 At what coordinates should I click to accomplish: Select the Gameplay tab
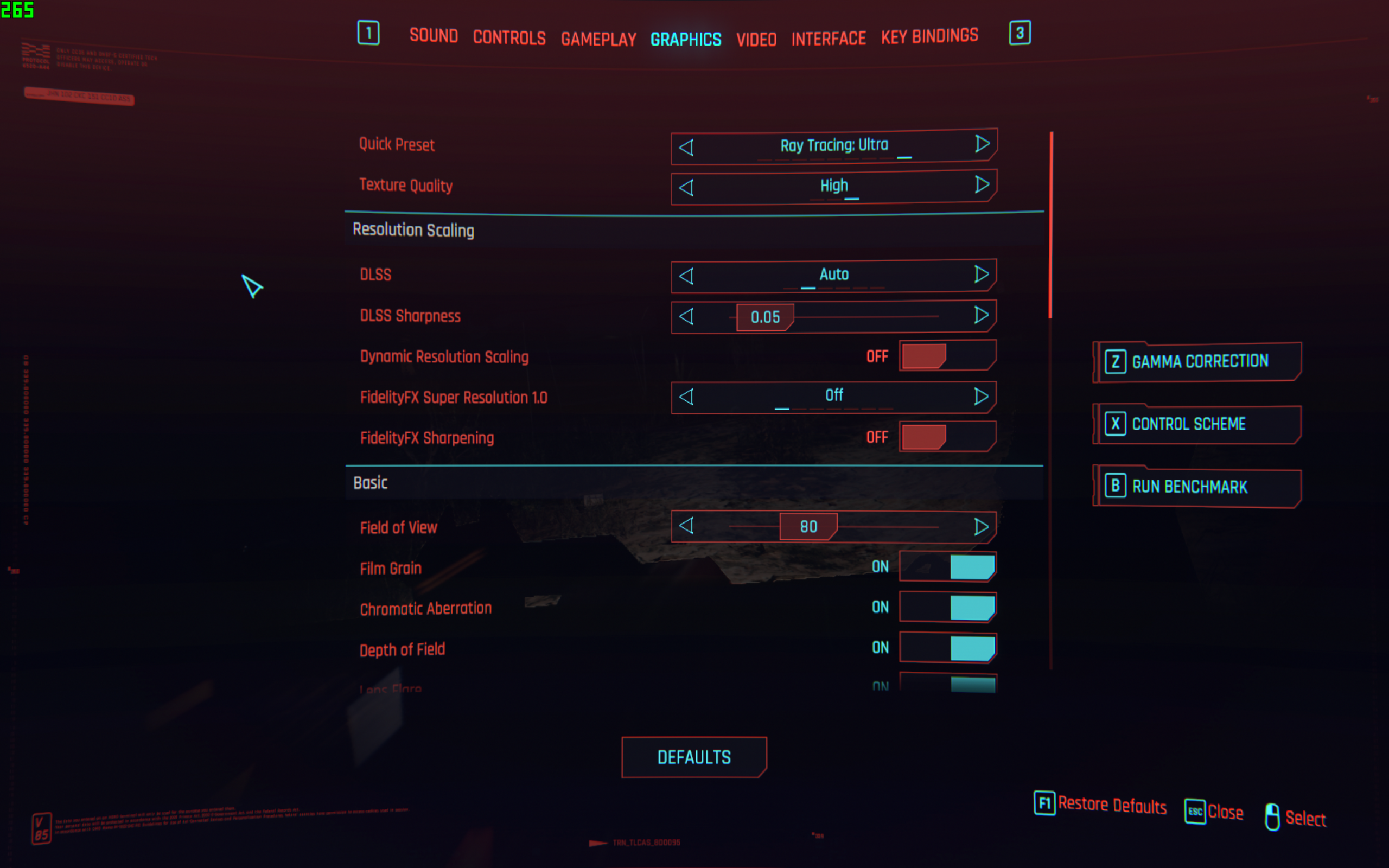598,39
